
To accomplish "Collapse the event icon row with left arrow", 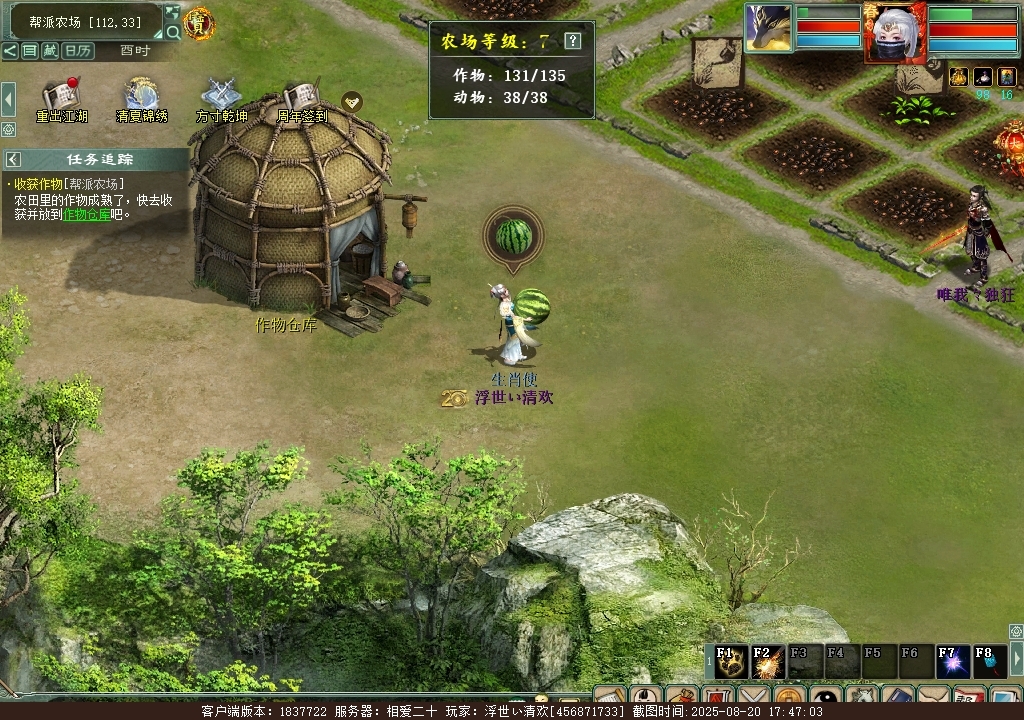I will [8, 99].
